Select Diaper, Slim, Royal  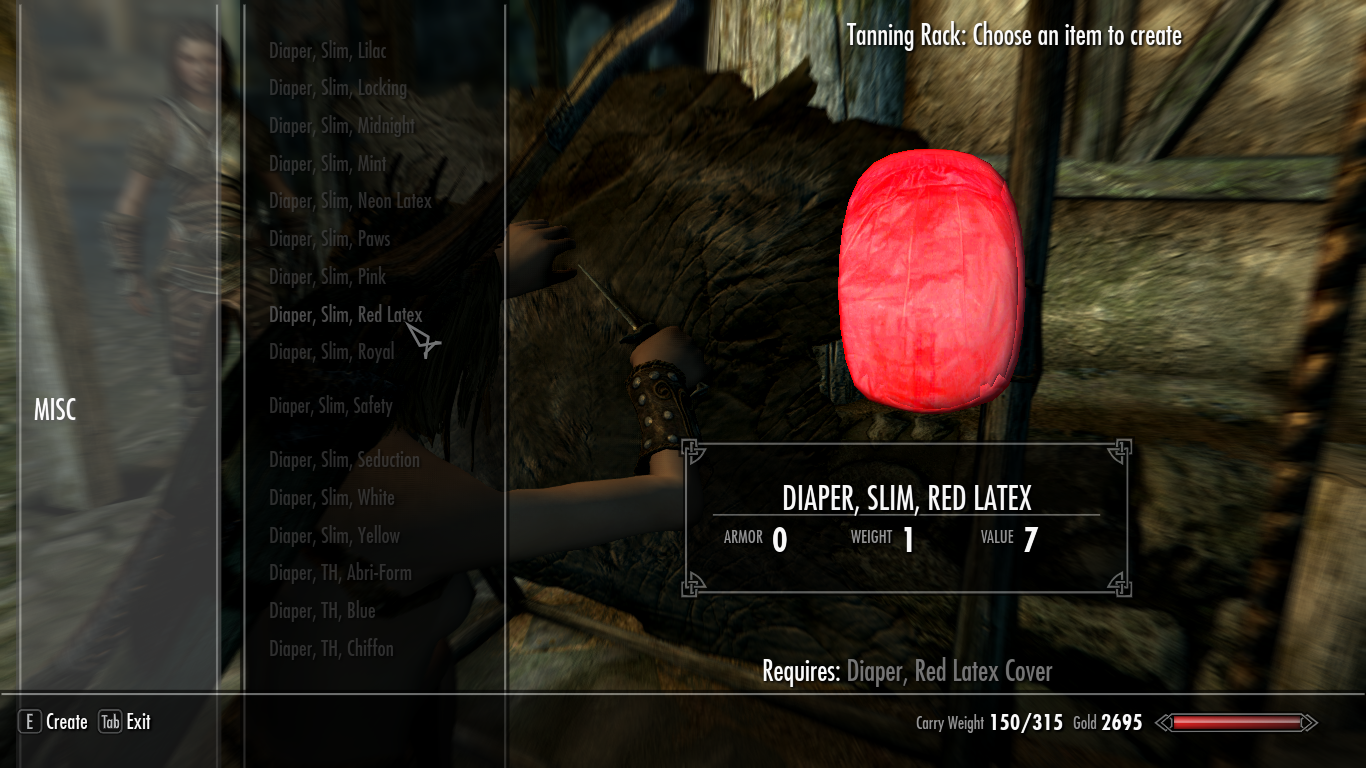pyautogui.click(x=330, y=352)
